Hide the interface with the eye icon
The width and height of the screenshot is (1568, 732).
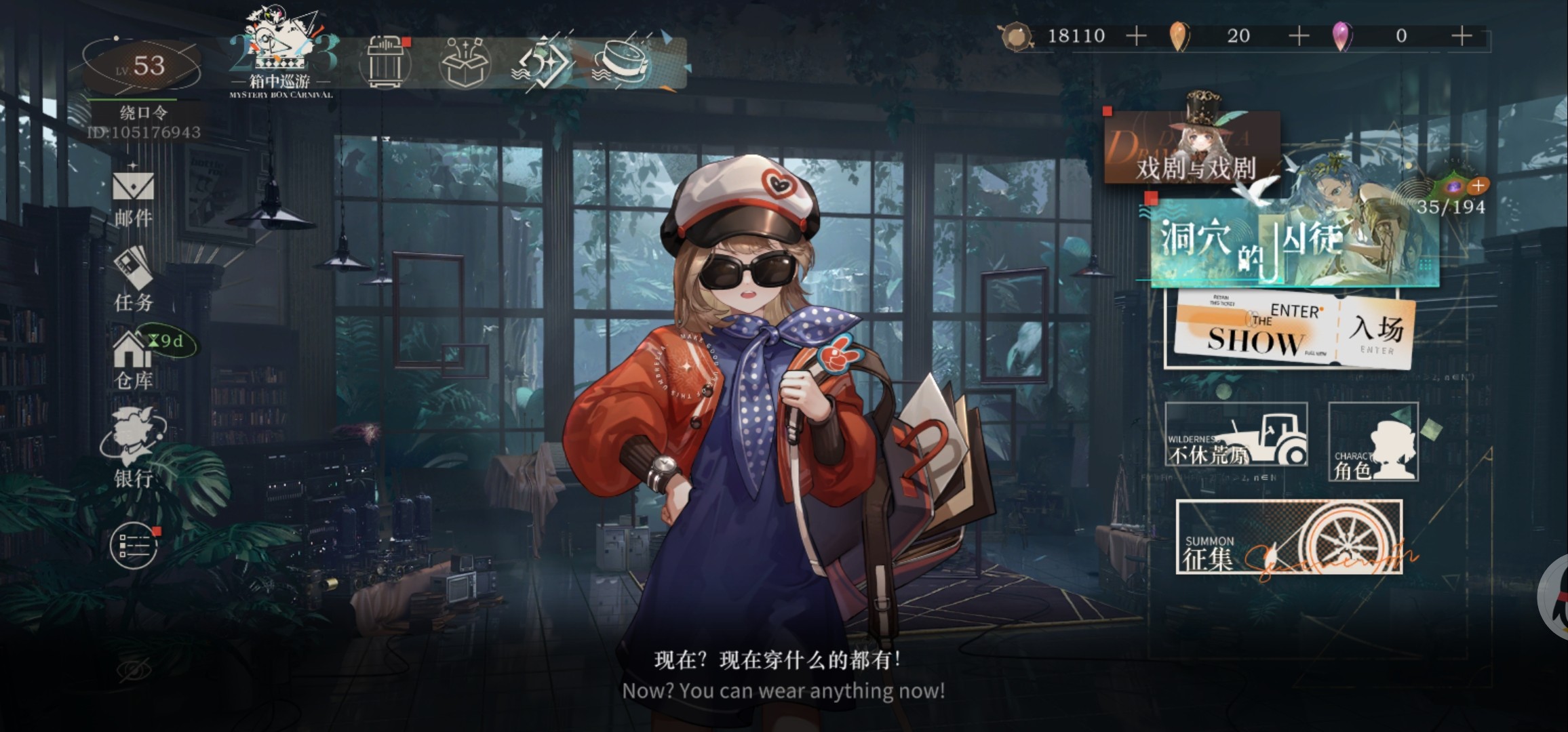[134, 671]
